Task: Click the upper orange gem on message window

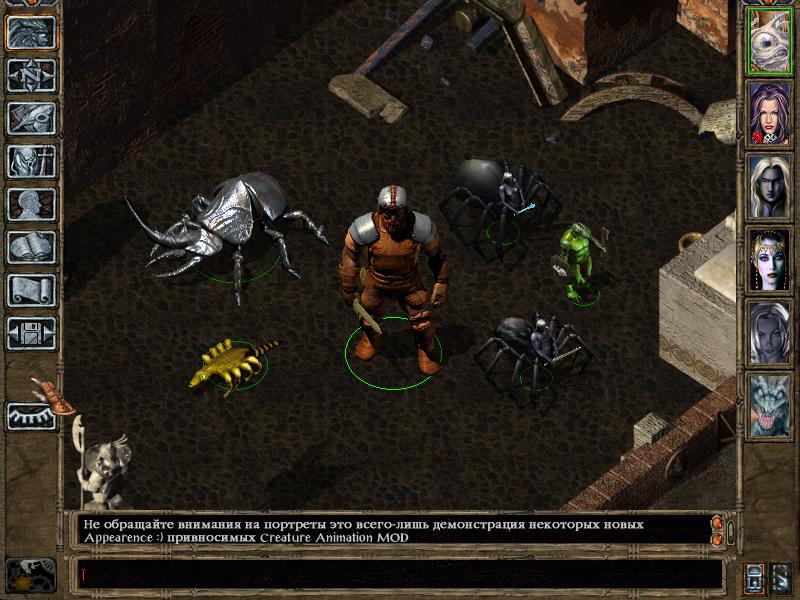Action: point(716,523)
